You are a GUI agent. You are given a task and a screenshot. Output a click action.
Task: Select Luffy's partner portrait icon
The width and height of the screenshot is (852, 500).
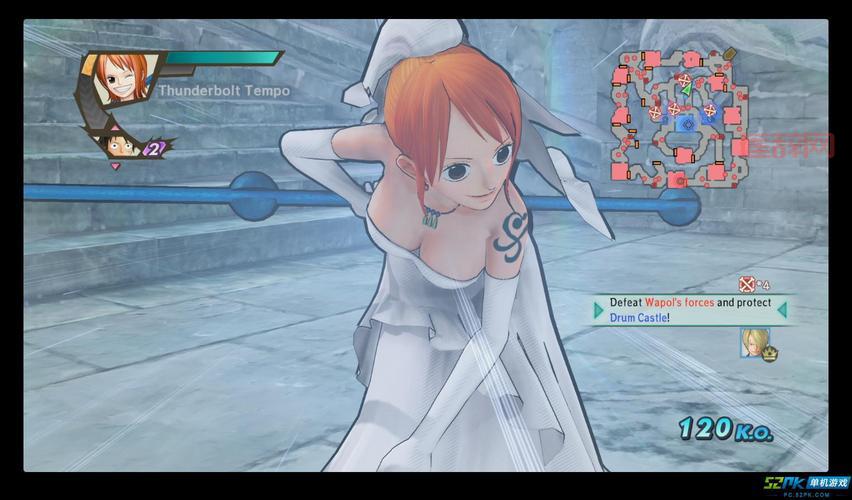(x=117, y=147)
